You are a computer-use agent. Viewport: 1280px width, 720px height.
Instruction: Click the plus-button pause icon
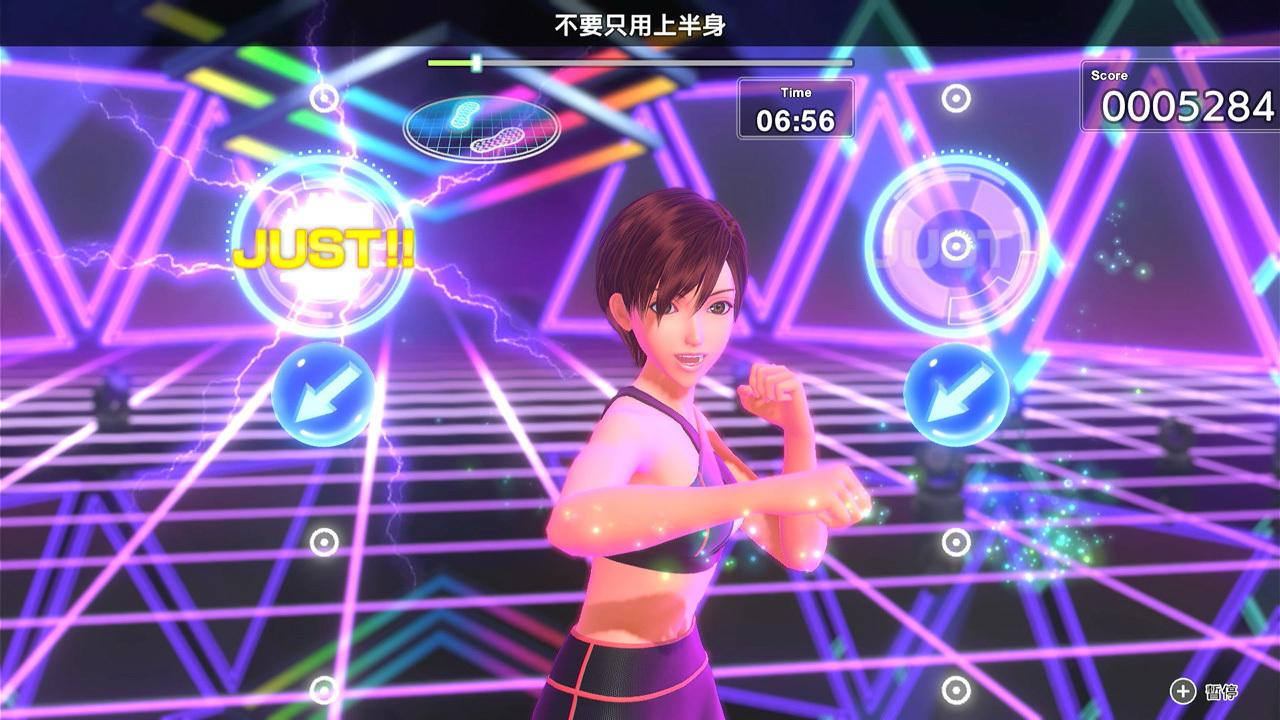click(1182, 691)
